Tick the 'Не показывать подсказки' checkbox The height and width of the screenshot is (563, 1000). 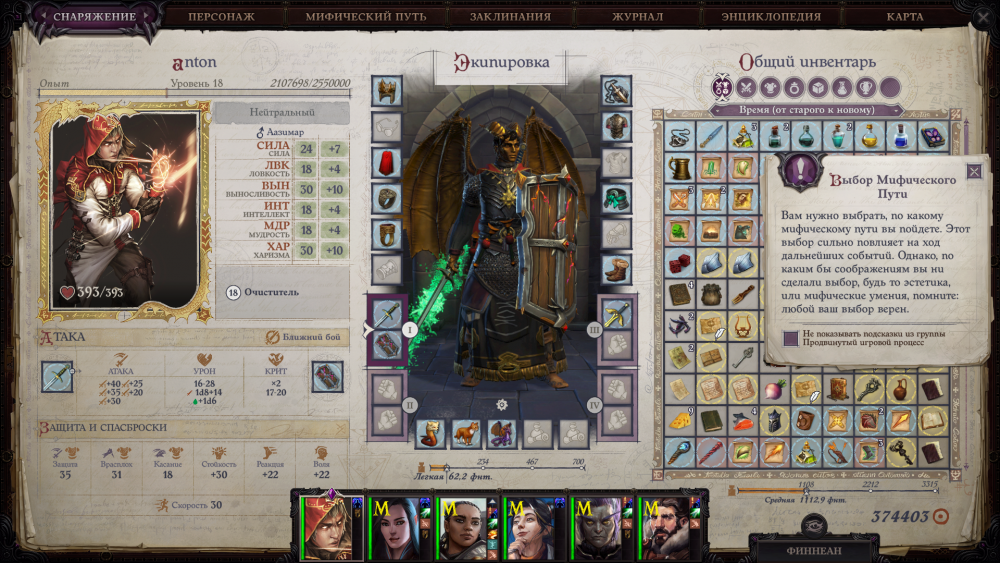point(791,338)
